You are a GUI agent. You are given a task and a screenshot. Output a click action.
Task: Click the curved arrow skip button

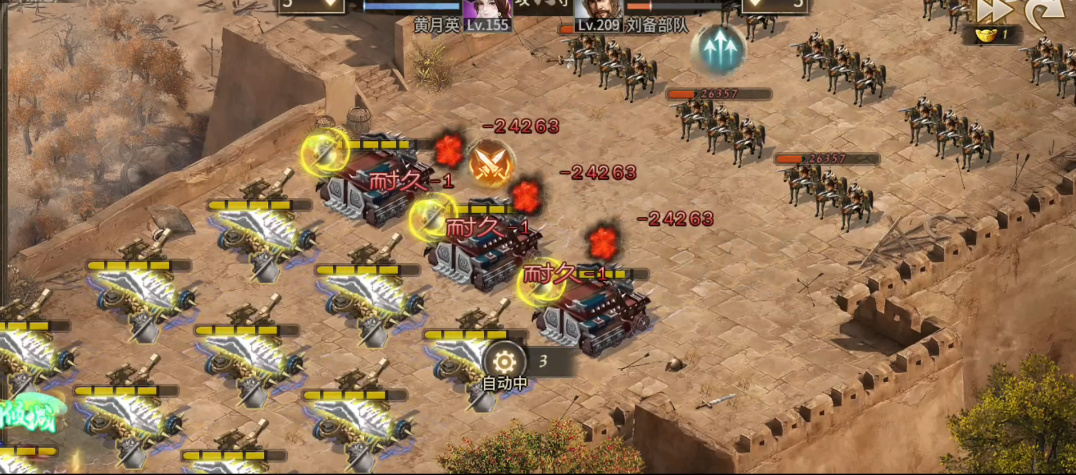pos(1044,10)
